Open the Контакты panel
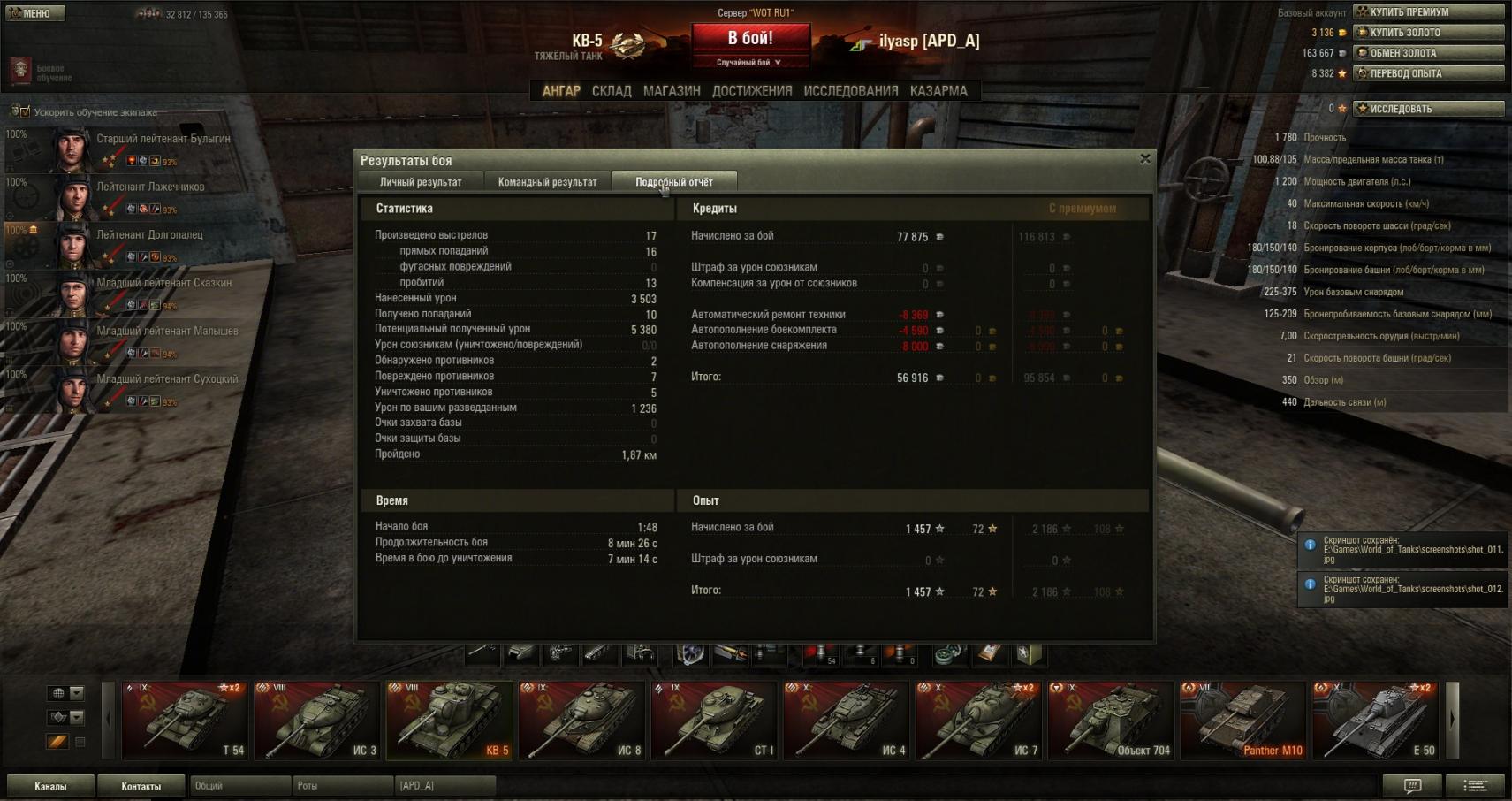The height and width of the screenshot is (801, 1512). click(x=141, y=786)
